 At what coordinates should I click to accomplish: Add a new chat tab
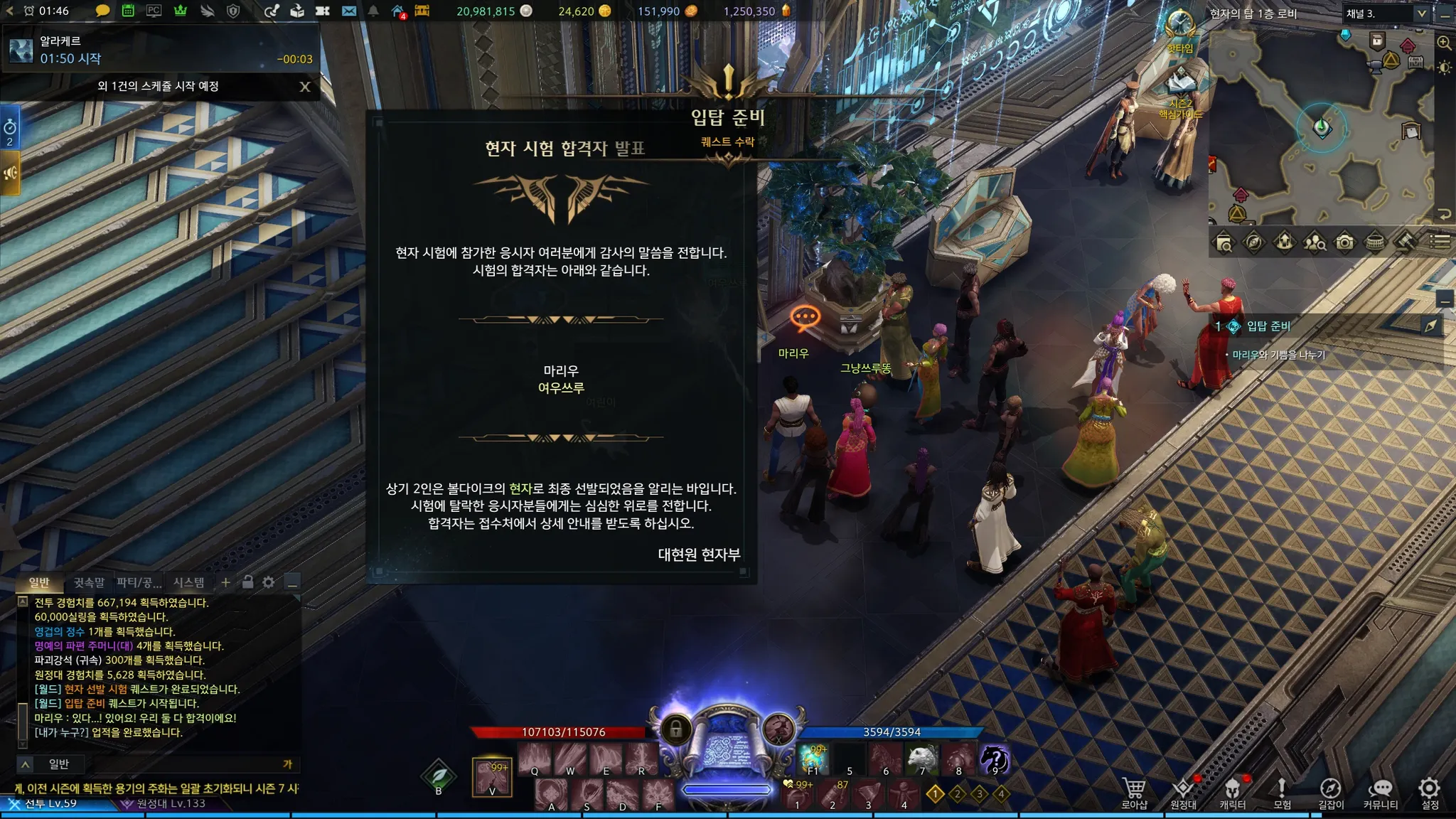(x=225, y=582)
